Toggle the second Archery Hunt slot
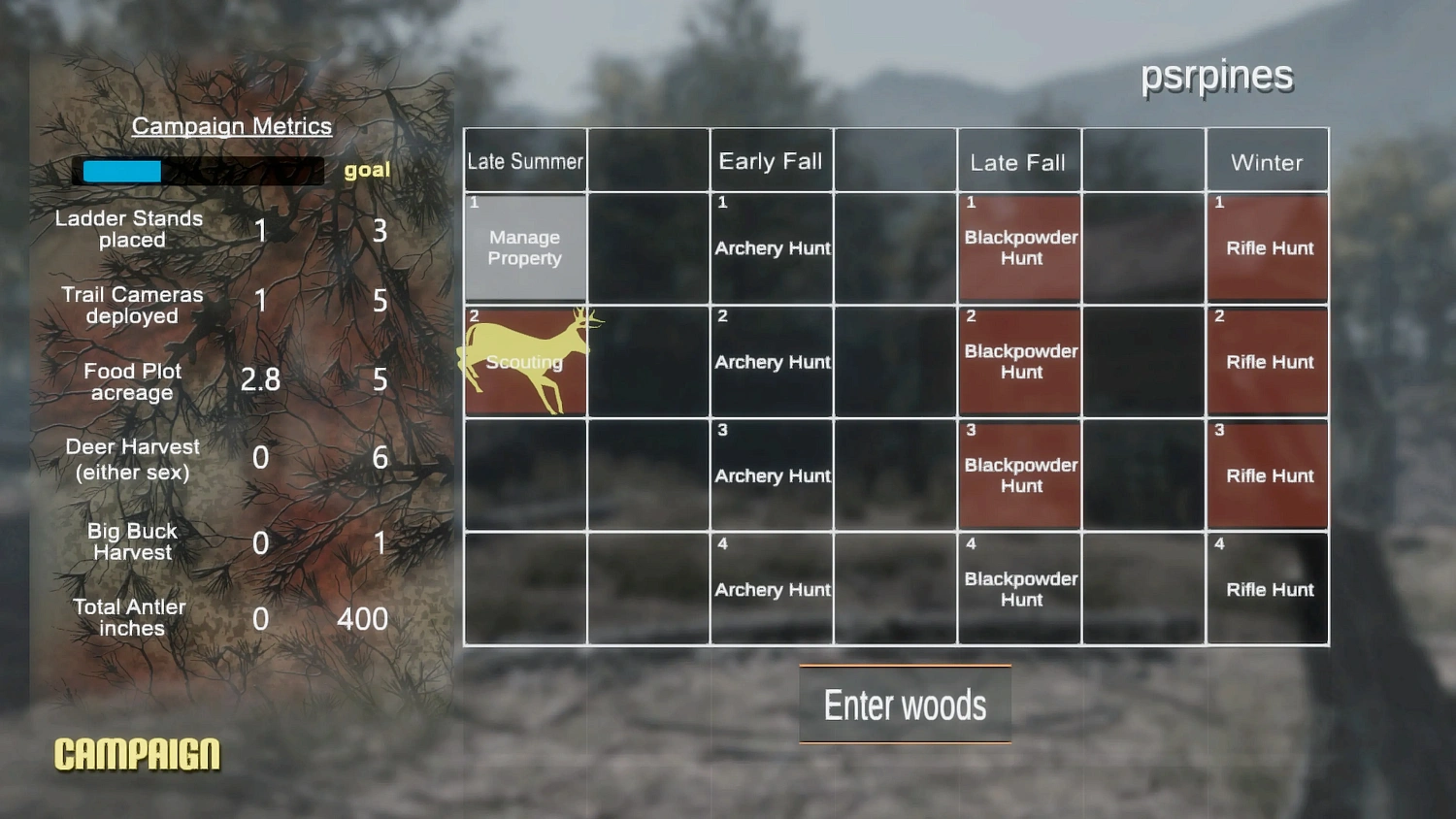The height and width of the screenshot is (819, 1456). click(x=772, y=361)
